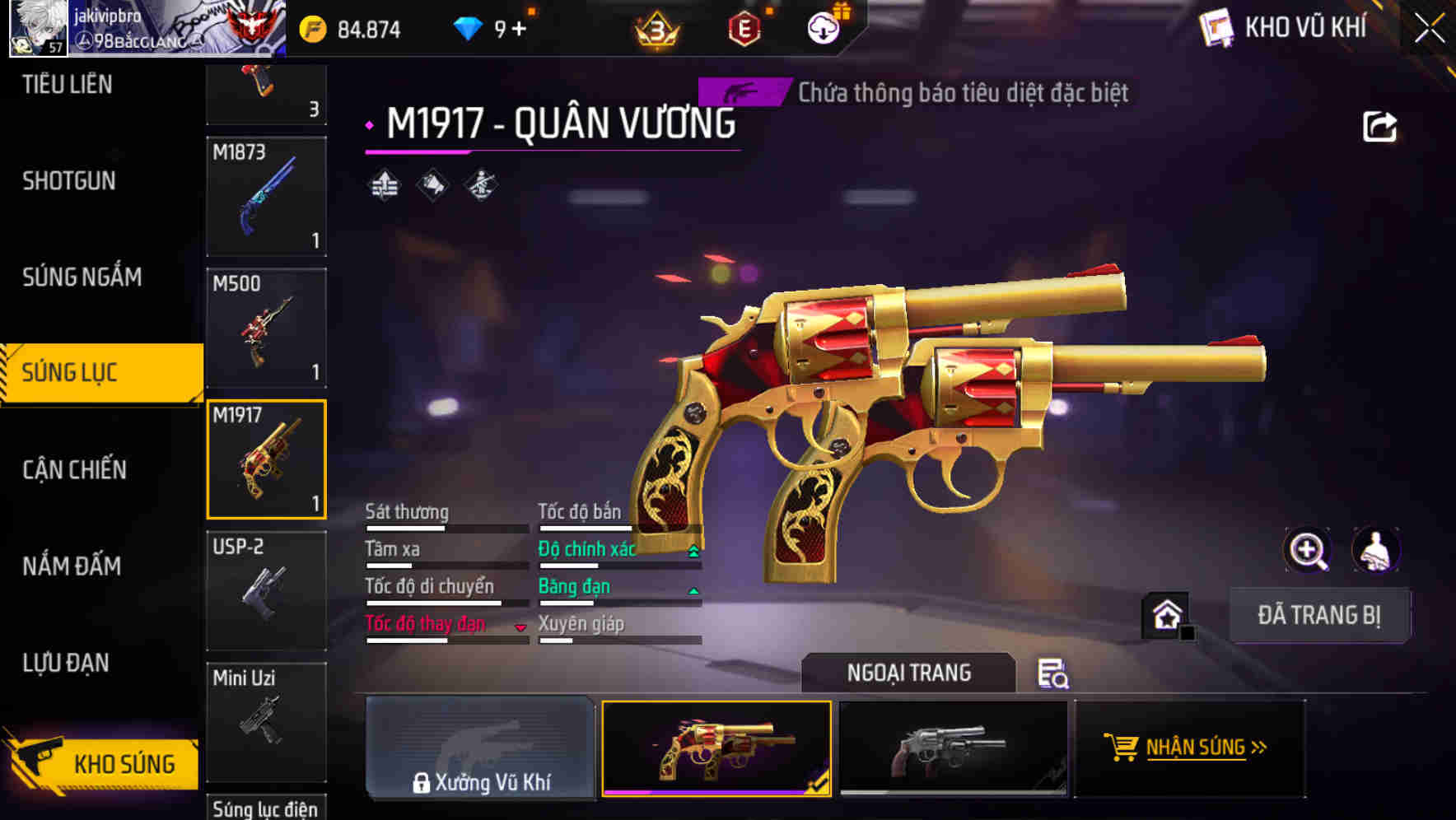Open the CẬN CHIẾN weapon category

72,469
